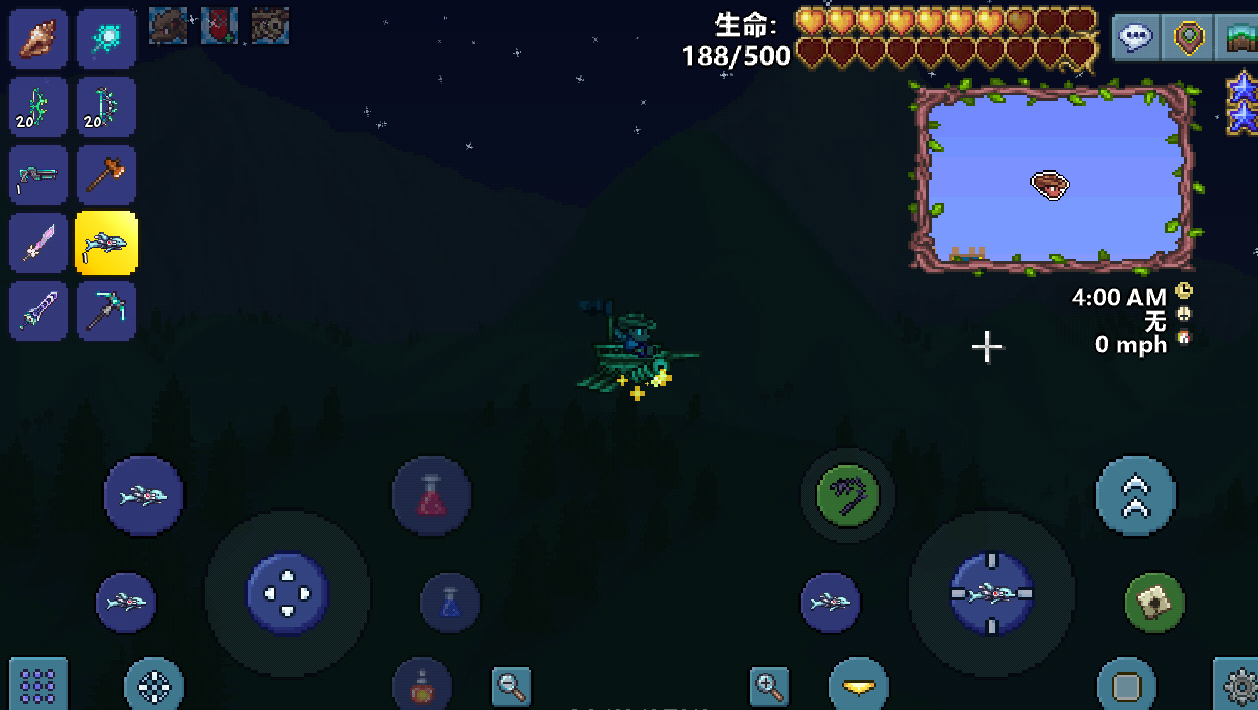This screenshot has width=1258, height=710.
Task: Use the red healing potion quick button
Action: coord(431,496)
